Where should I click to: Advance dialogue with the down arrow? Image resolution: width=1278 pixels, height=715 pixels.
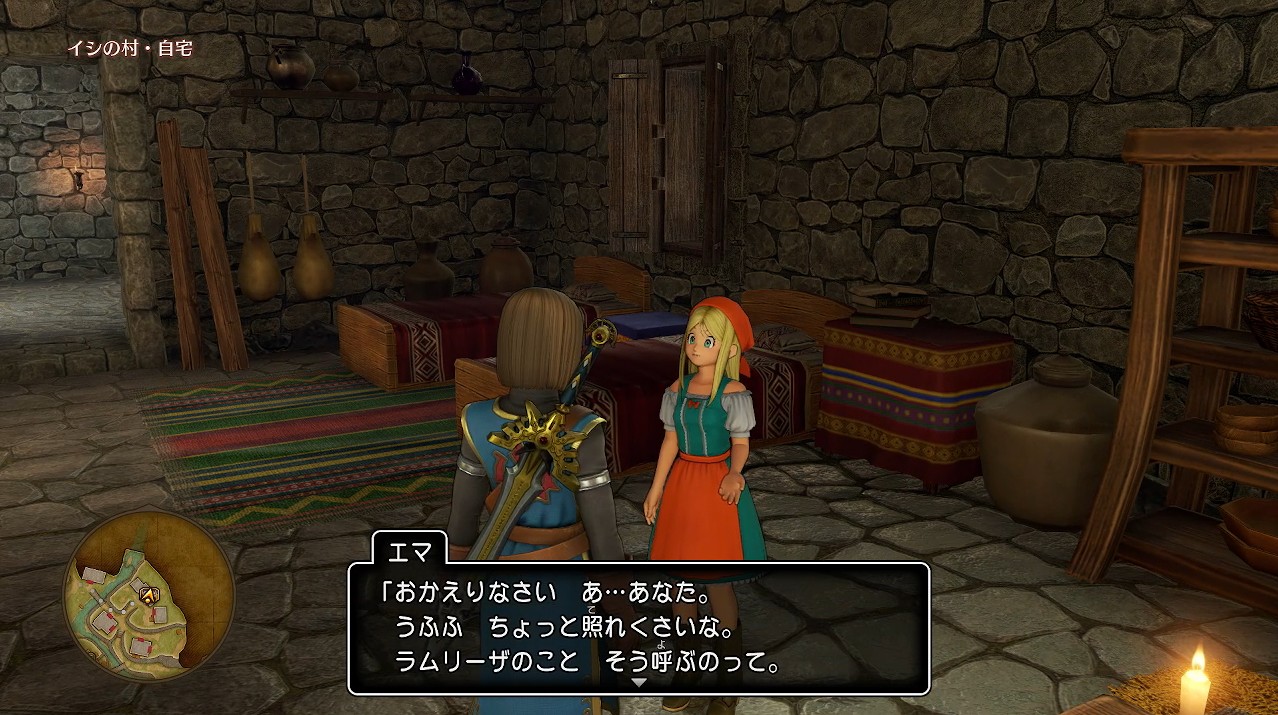click(639, 682)
